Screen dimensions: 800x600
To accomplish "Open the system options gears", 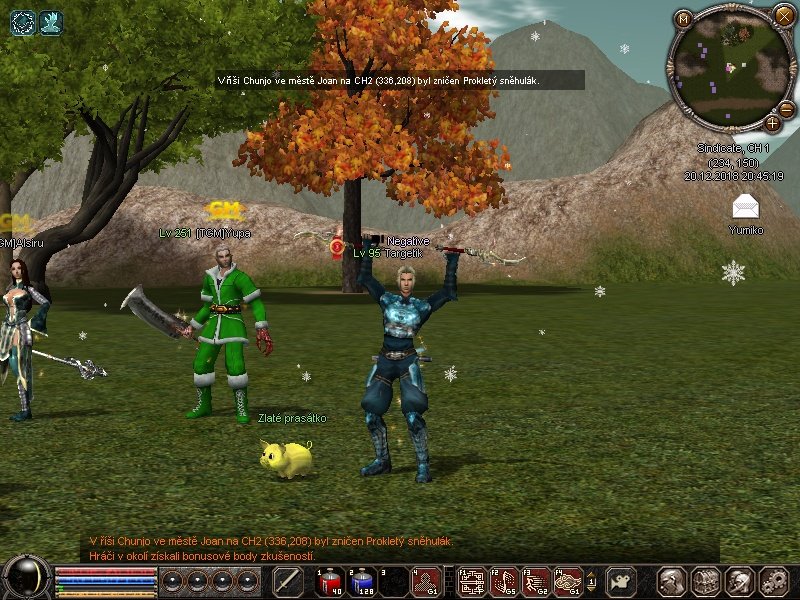I will pos(774,581).
